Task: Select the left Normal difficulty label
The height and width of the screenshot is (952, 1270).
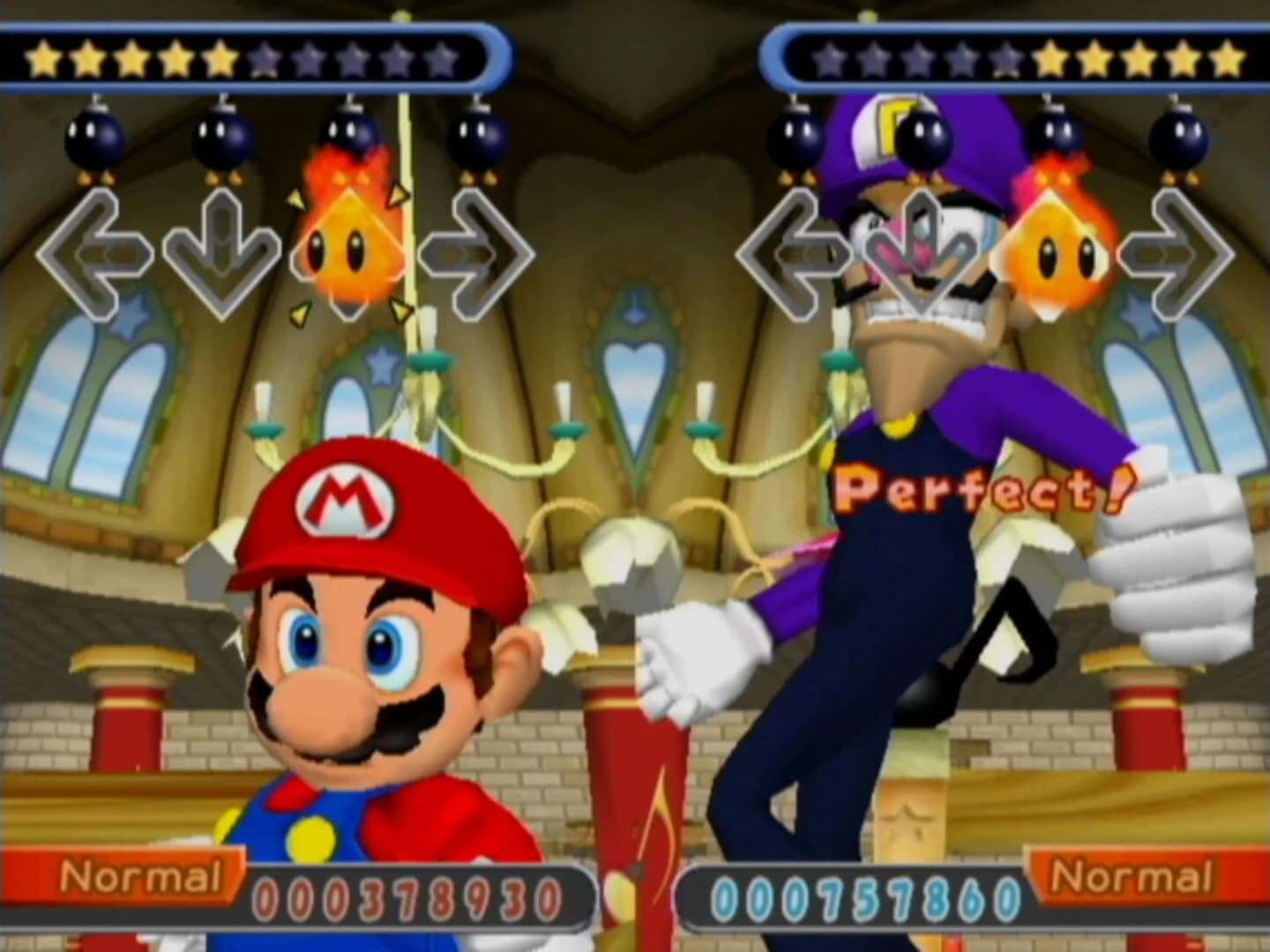Action: tap(141, 879)
